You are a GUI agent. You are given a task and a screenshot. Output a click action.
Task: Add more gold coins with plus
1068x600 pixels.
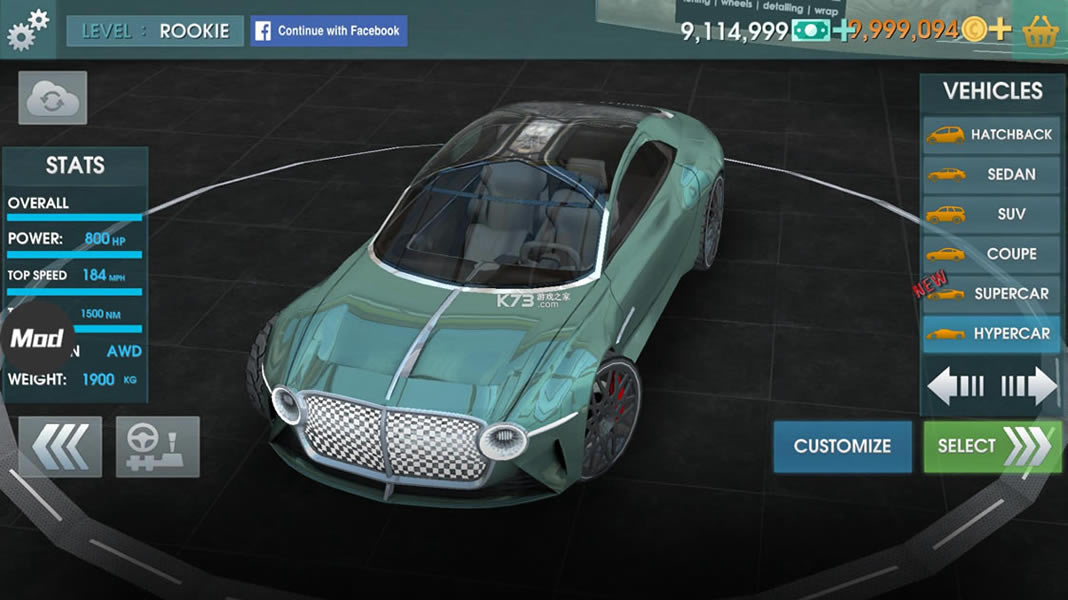[x=999, y=30]
